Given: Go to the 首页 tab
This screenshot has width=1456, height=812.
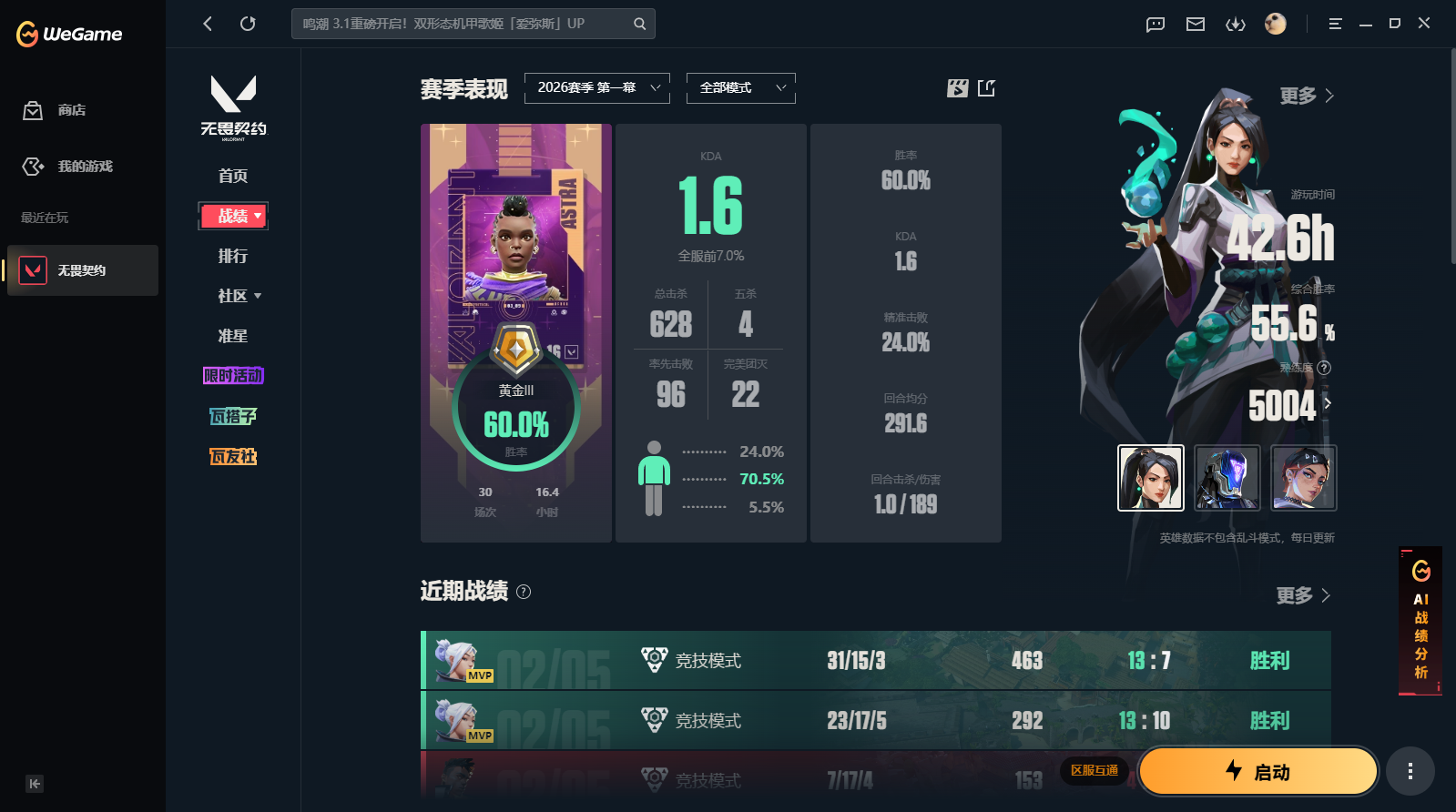Looking at the screenshot, I should click(x=233, y=176).
